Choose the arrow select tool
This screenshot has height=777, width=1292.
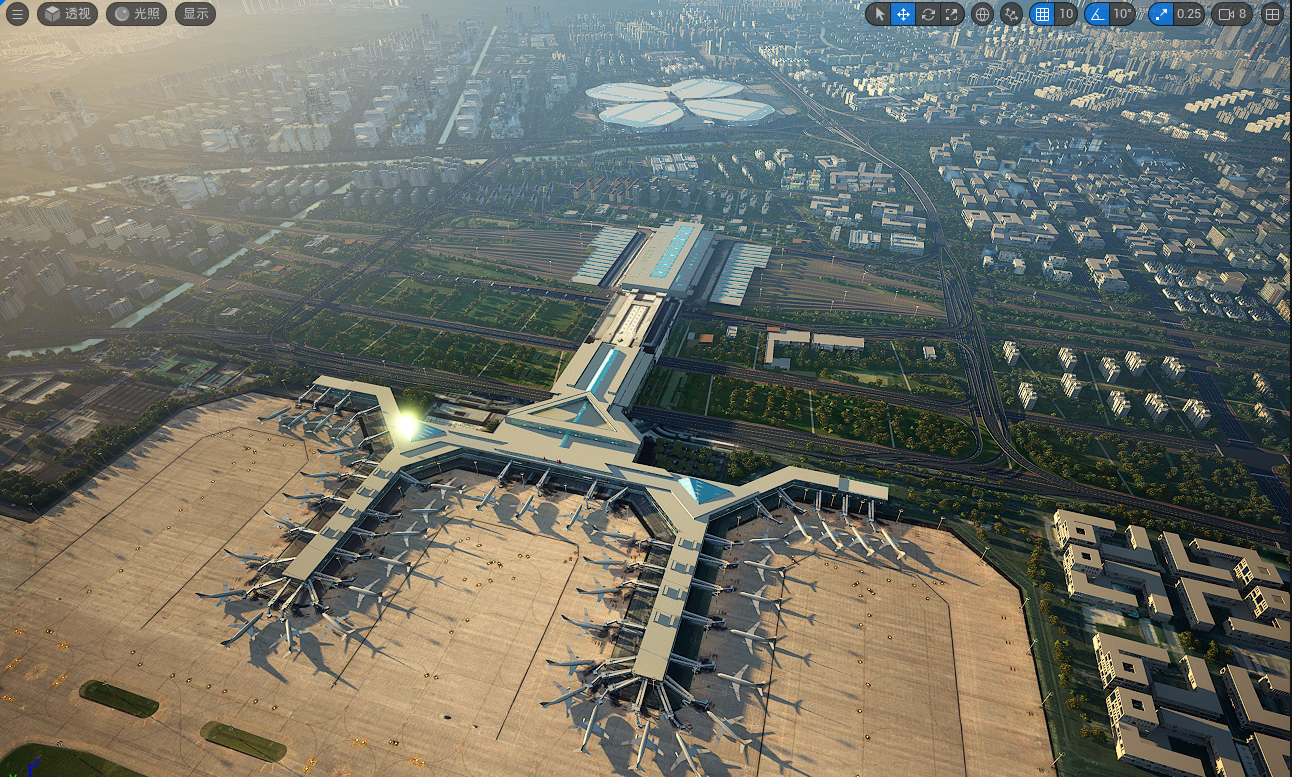(x=878, y=14)
